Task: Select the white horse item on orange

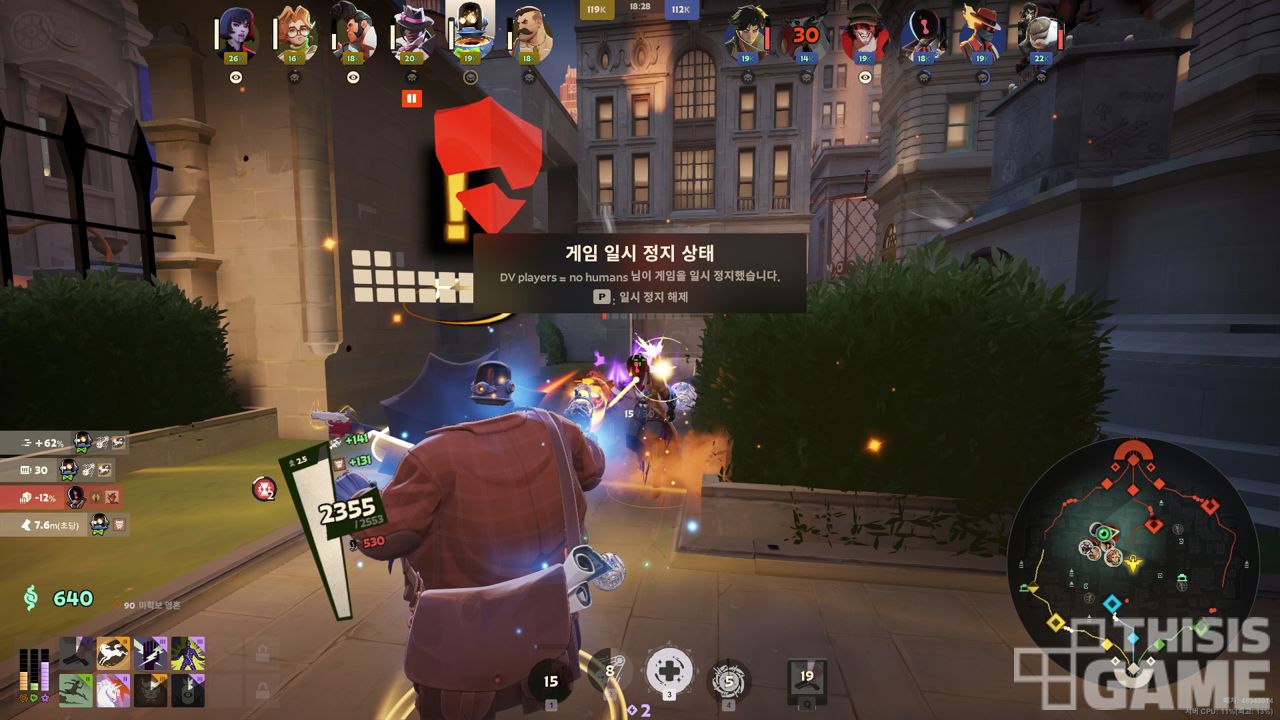Action: (113, 653)
